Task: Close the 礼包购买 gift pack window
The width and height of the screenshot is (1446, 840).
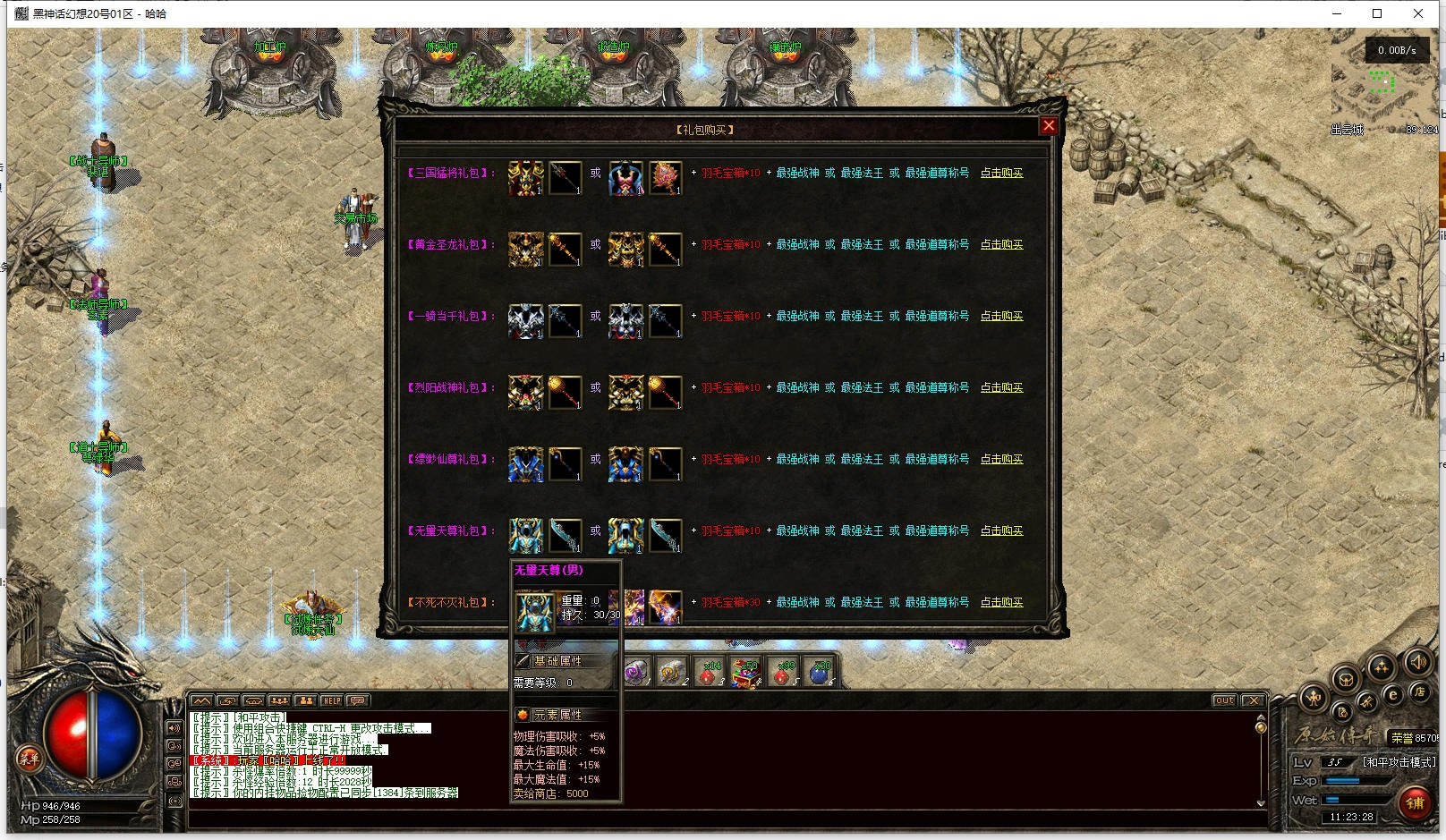Action: coord(1049,126)
